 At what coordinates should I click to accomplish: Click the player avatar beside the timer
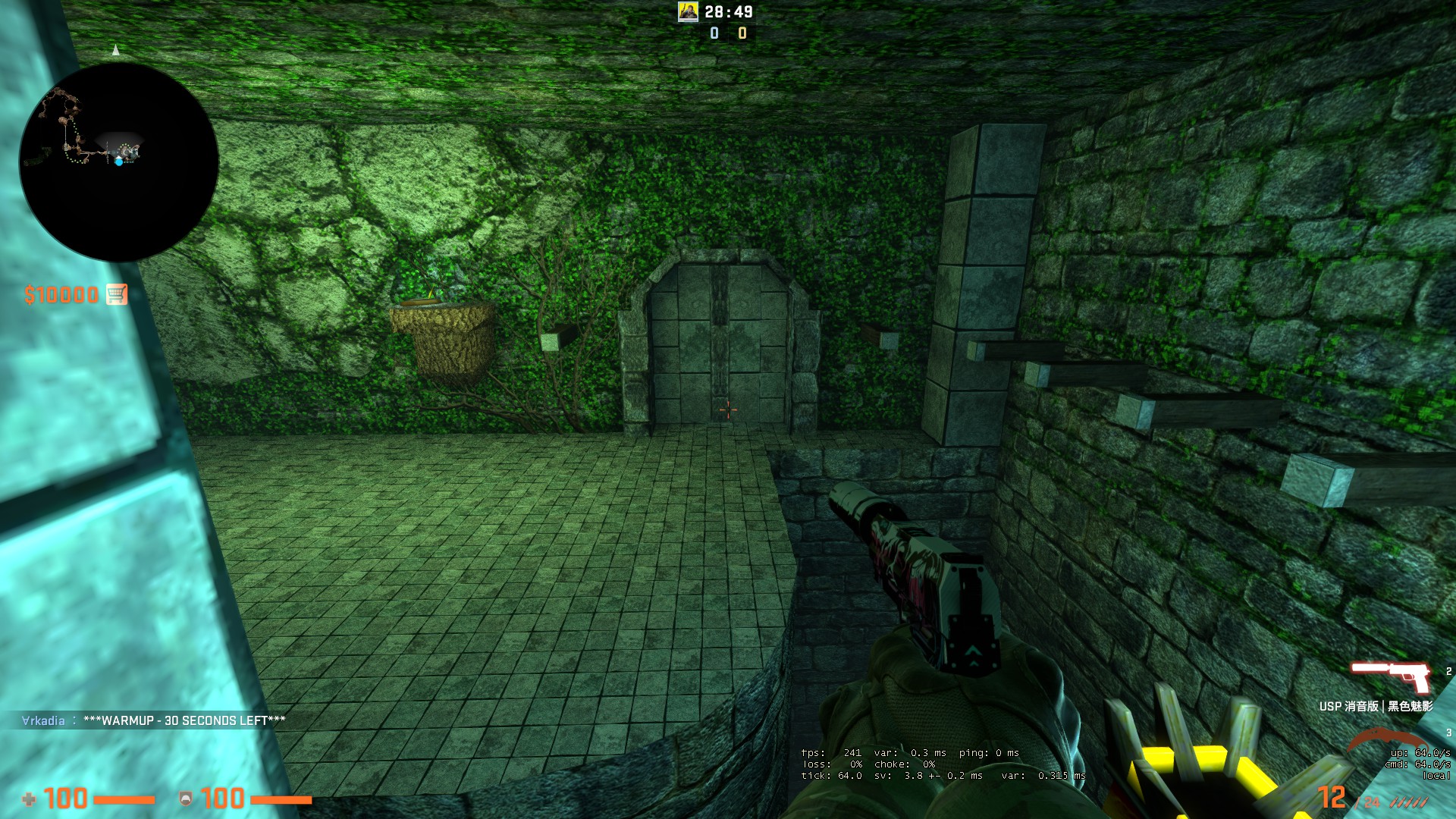point(688,11)
